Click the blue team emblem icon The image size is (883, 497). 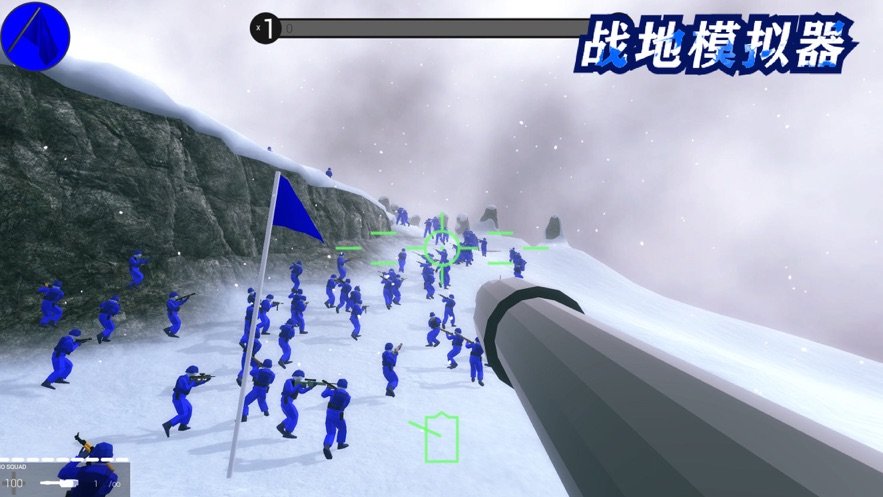click(x=35, y=32)
